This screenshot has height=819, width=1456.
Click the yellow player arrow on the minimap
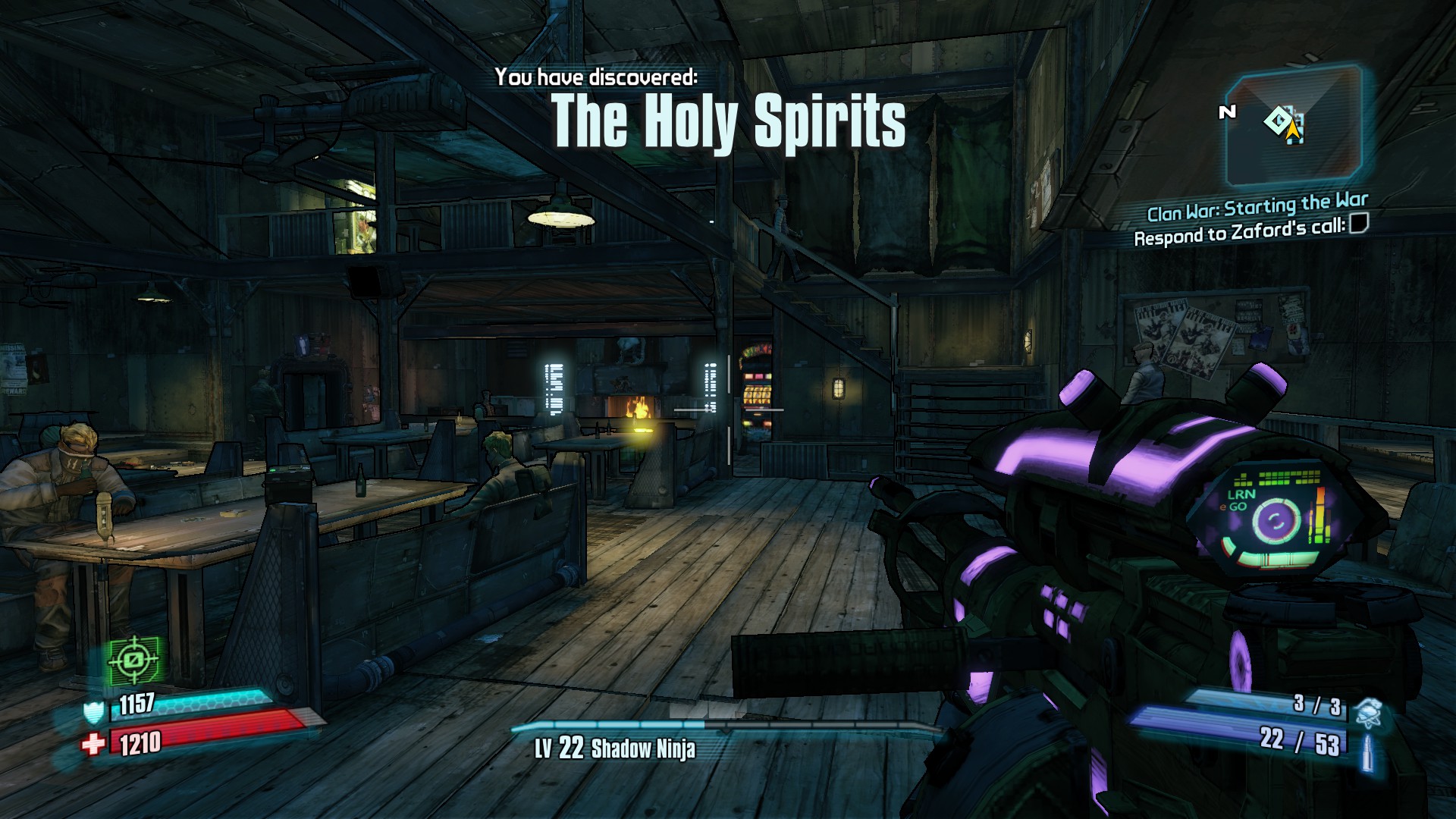1293,131
